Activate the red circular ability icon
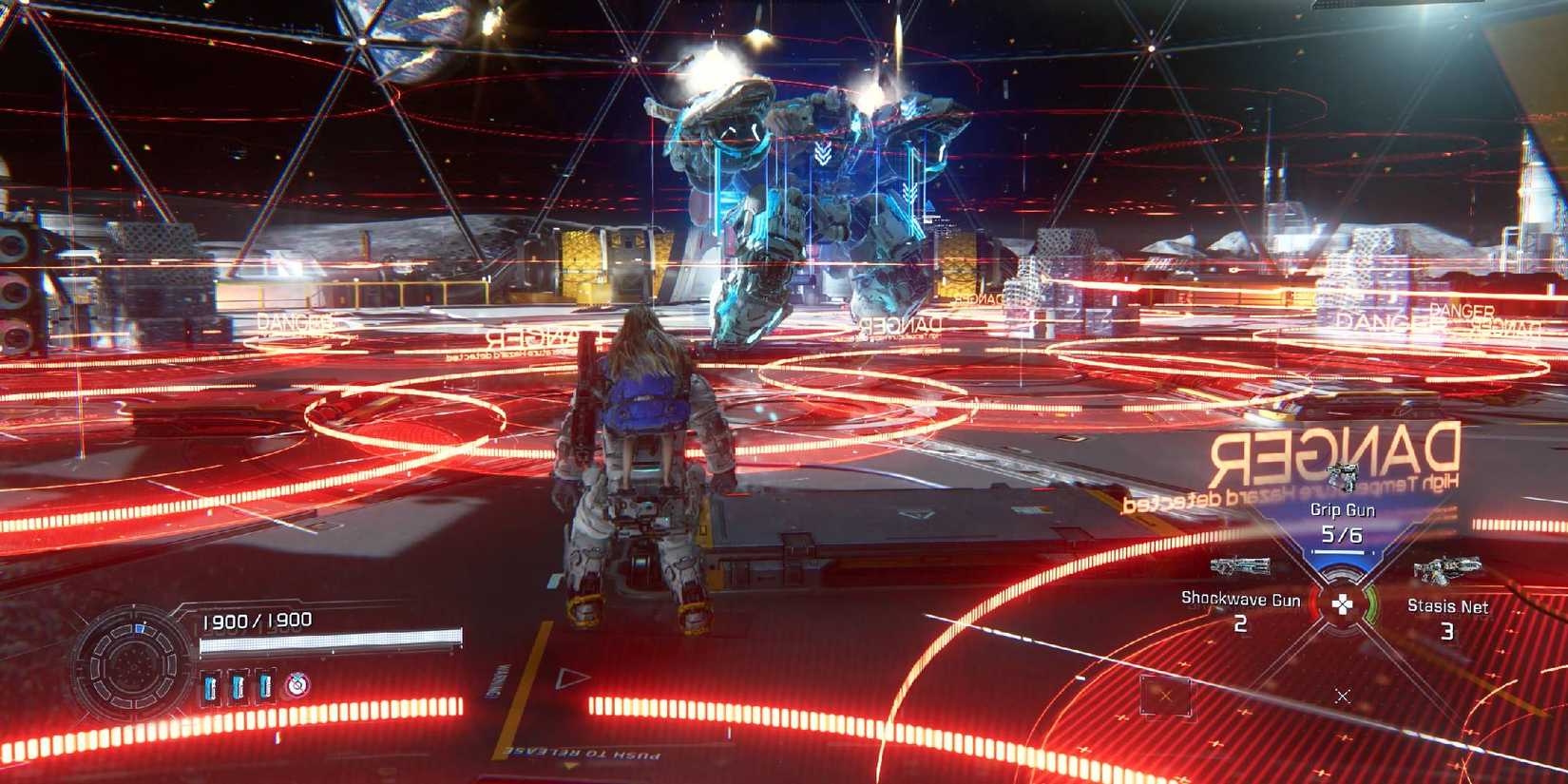 (296, 684)
